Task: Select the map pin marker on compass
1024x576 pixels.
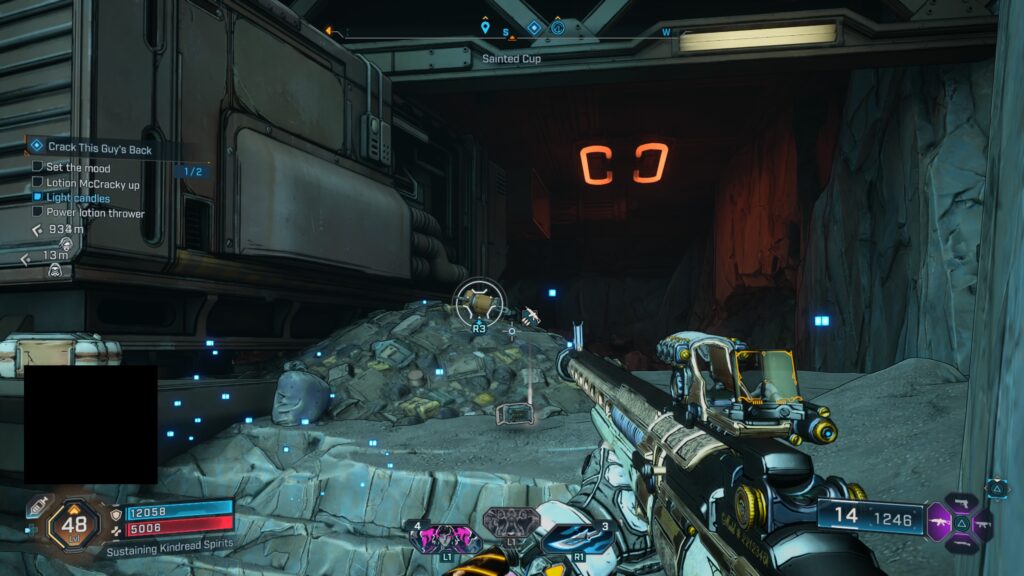Action: pos(485,28)
